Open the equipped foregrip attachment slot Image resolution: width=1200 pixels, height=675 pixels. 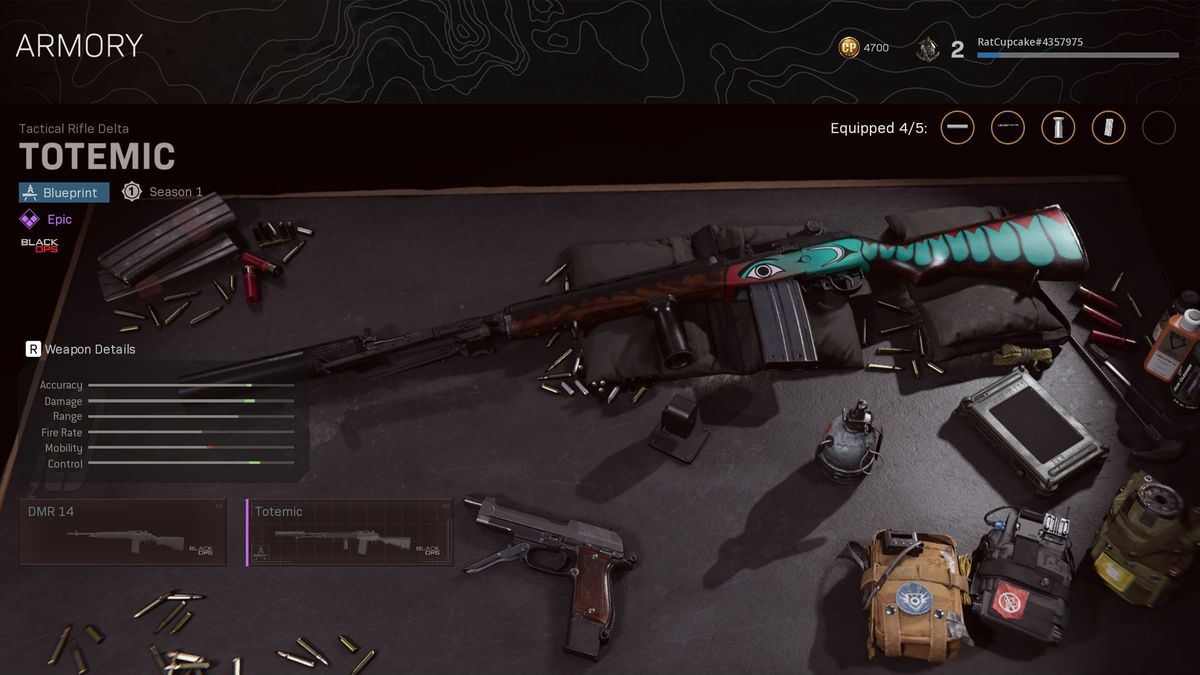(1058, 128)
